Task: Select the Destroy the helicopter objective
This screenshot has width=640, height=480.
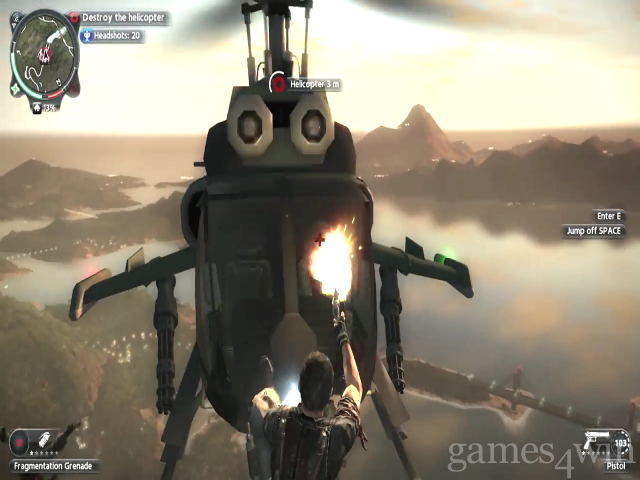Action: 118,18
